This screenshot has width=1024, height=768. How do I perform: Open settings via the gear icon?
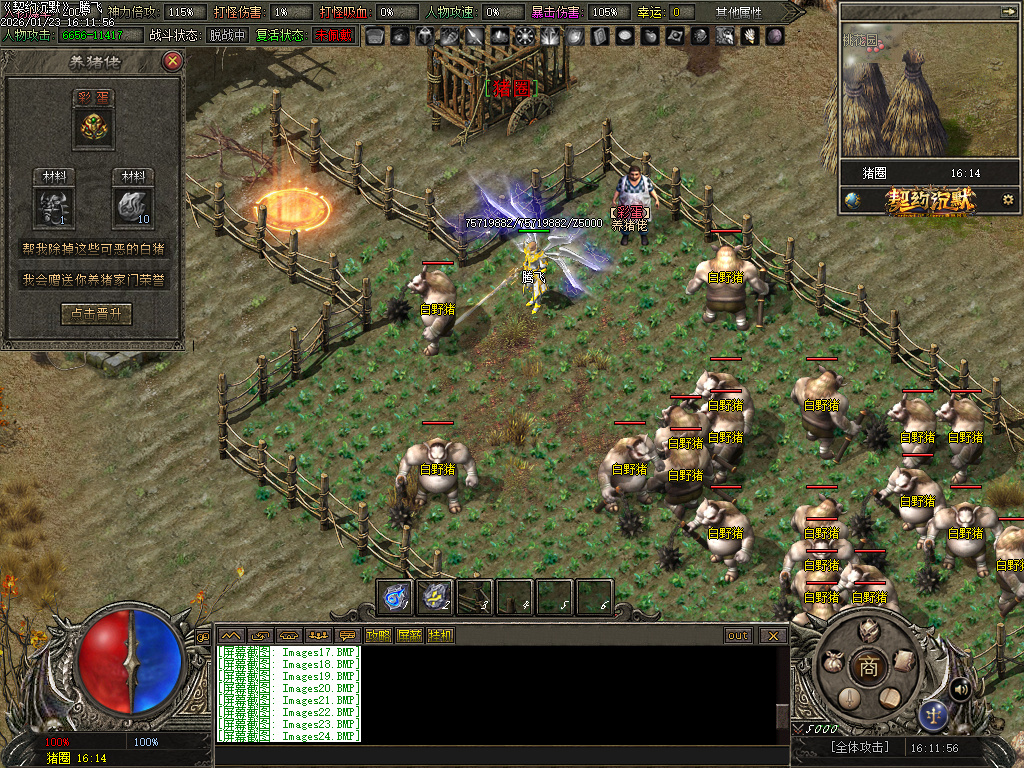(1007, 199)
